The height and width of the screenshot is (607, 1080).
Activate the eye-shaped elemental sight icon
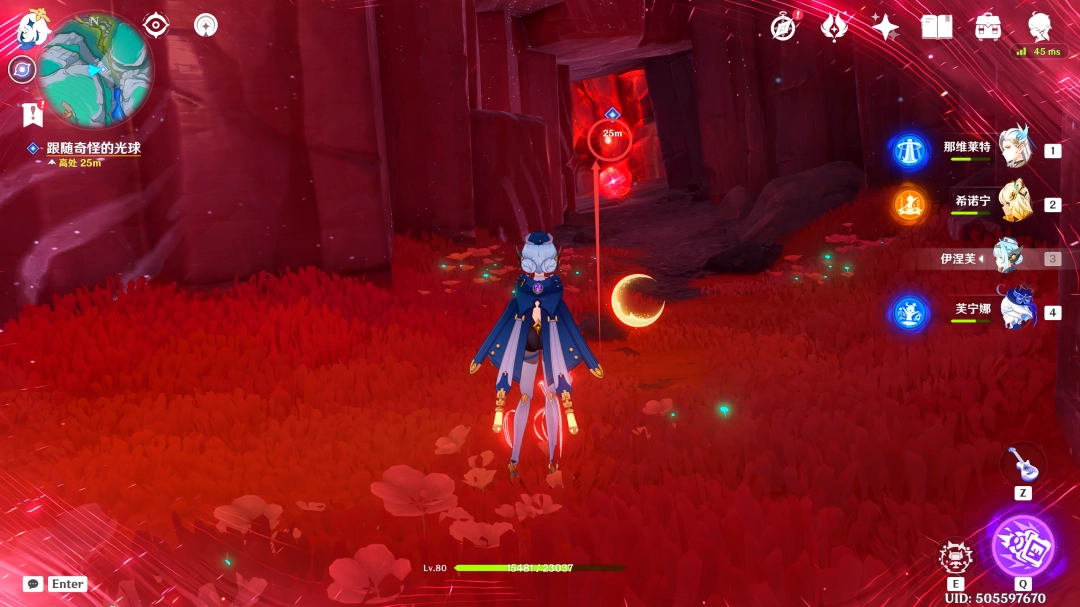(156, 25)
